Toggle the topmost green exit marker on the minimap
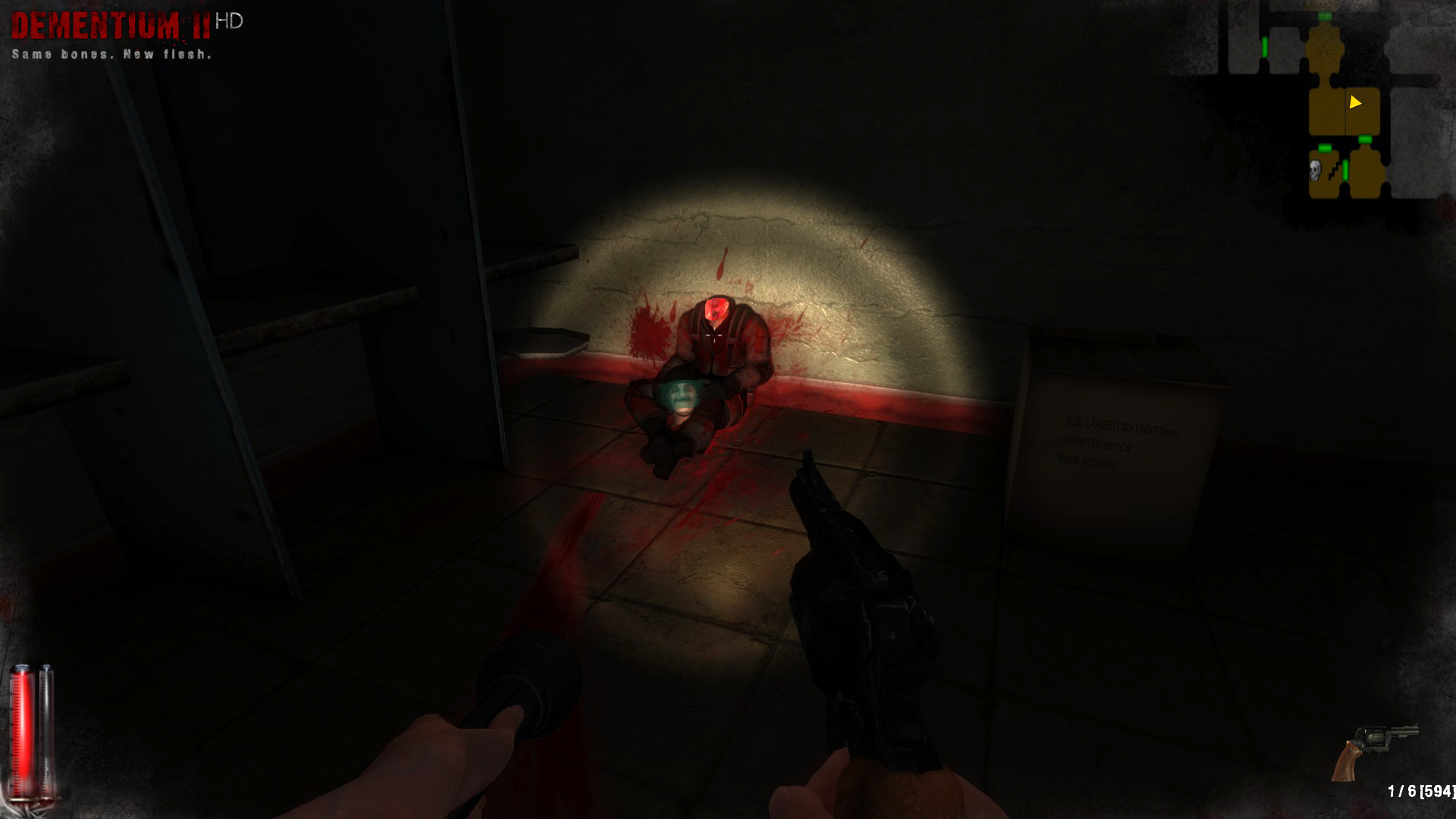 click(1325, 15)
